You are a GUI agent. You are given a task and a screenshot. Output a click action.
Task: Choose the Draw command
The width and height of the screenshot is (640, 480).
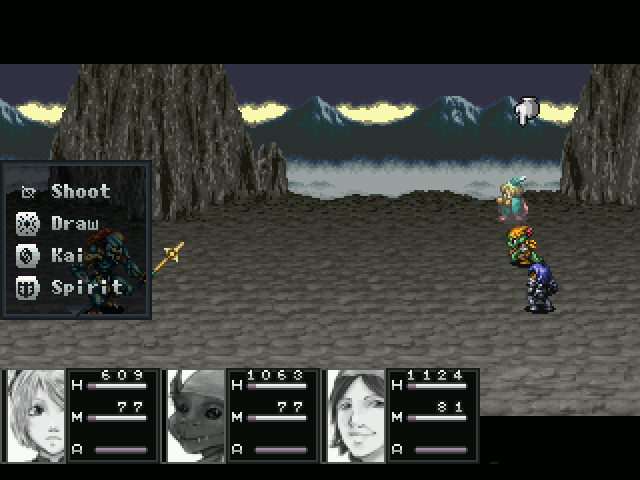coord(74,223)
